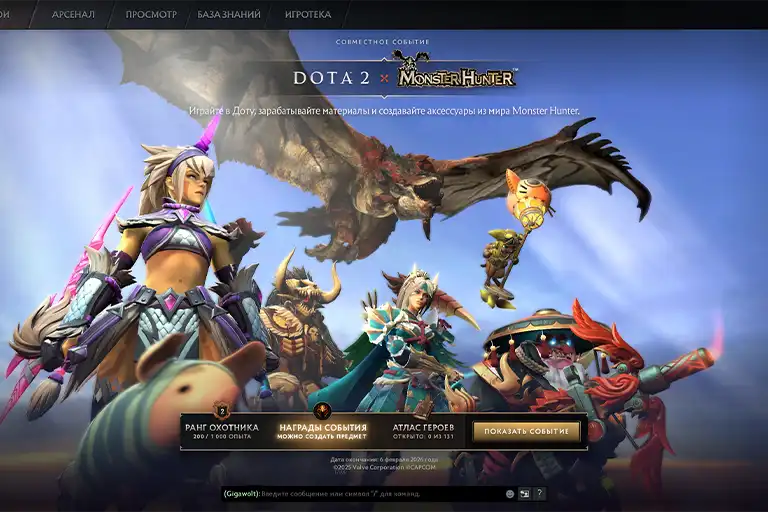Switch to the Просмотр tab
Viewport: 768px width, 512px height.
point(151,15)
